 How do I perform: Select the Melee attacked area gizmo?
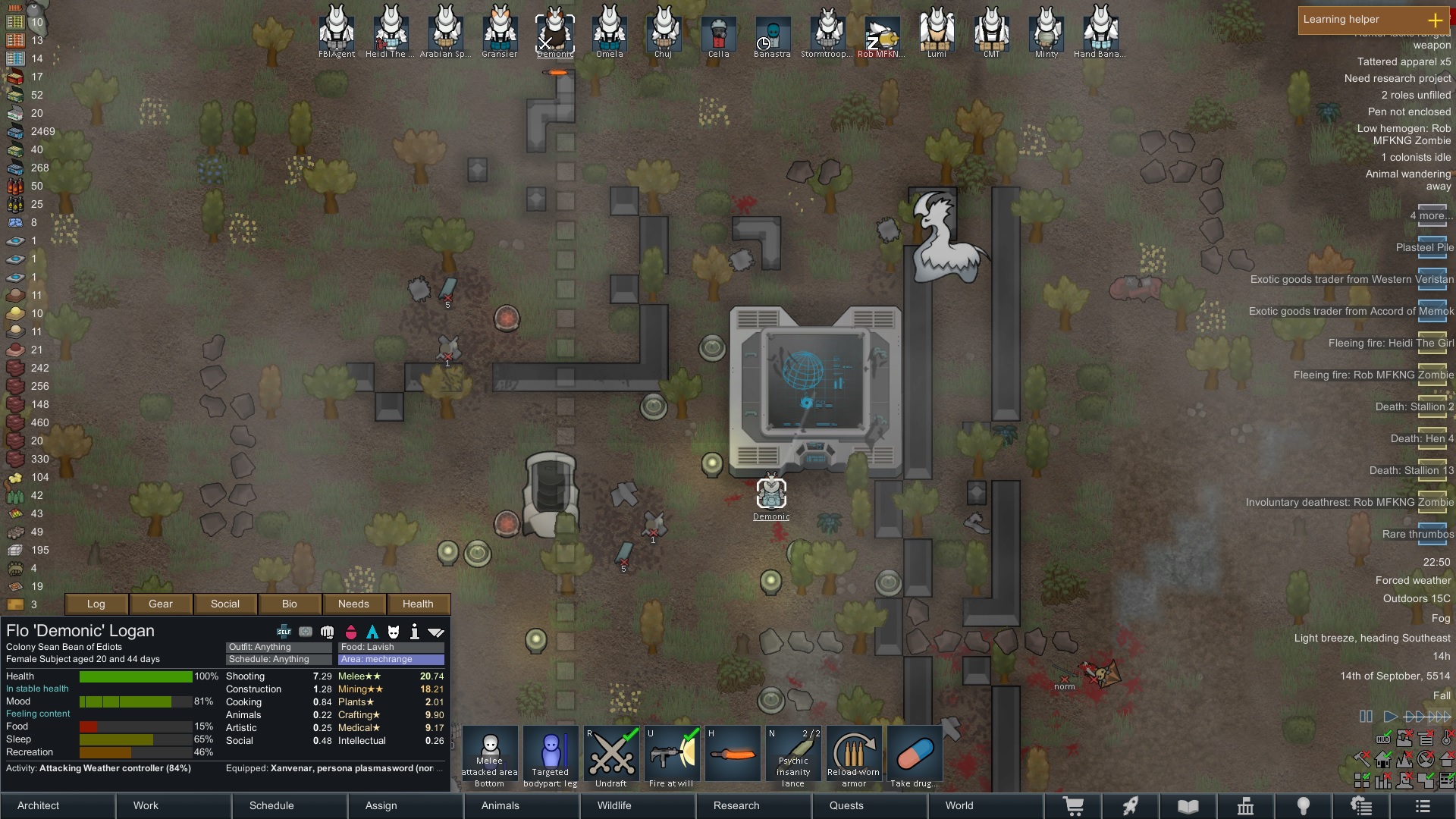[489, 754]
